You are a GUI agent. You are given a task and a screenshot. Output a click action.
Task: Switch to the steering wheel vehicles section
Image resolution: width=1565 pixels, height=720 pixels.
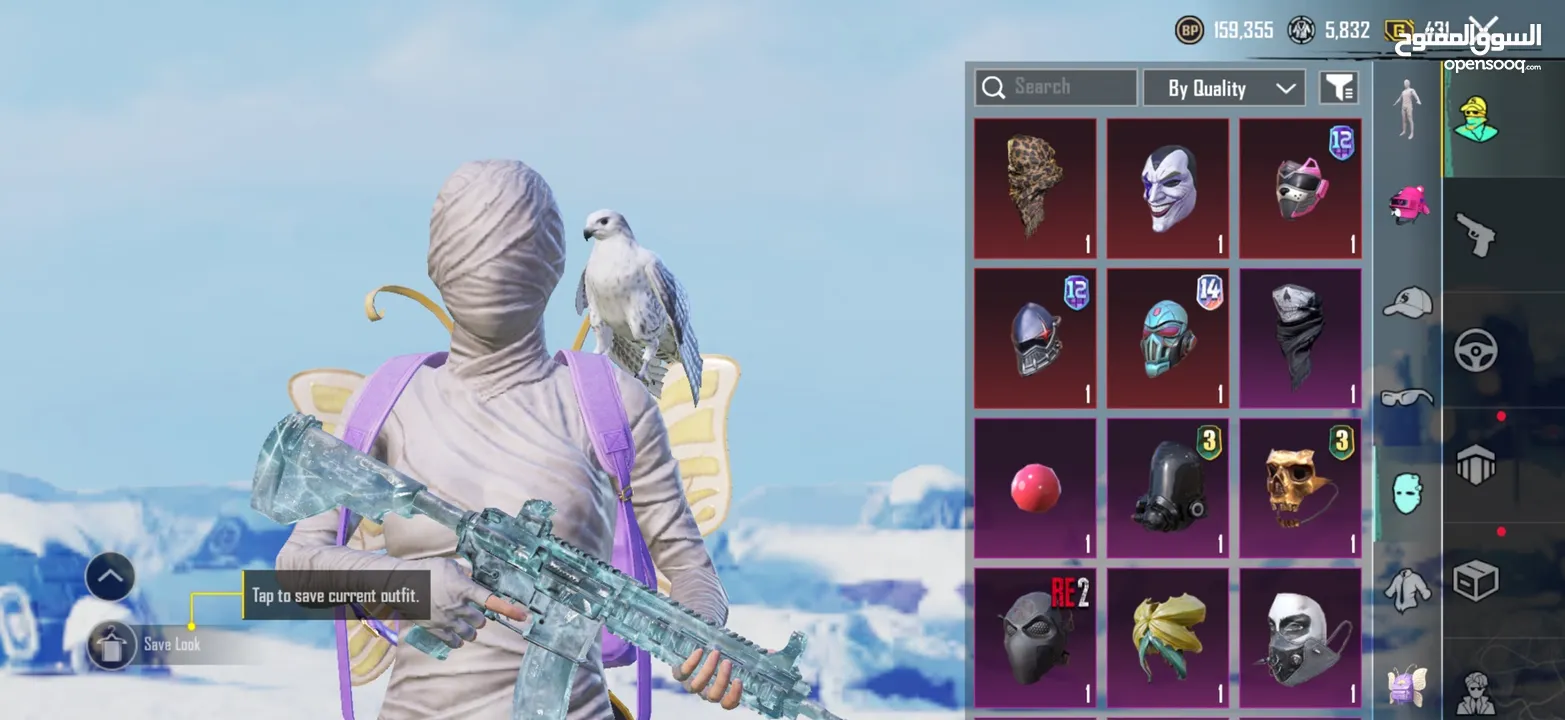(x=1475, y=350)
